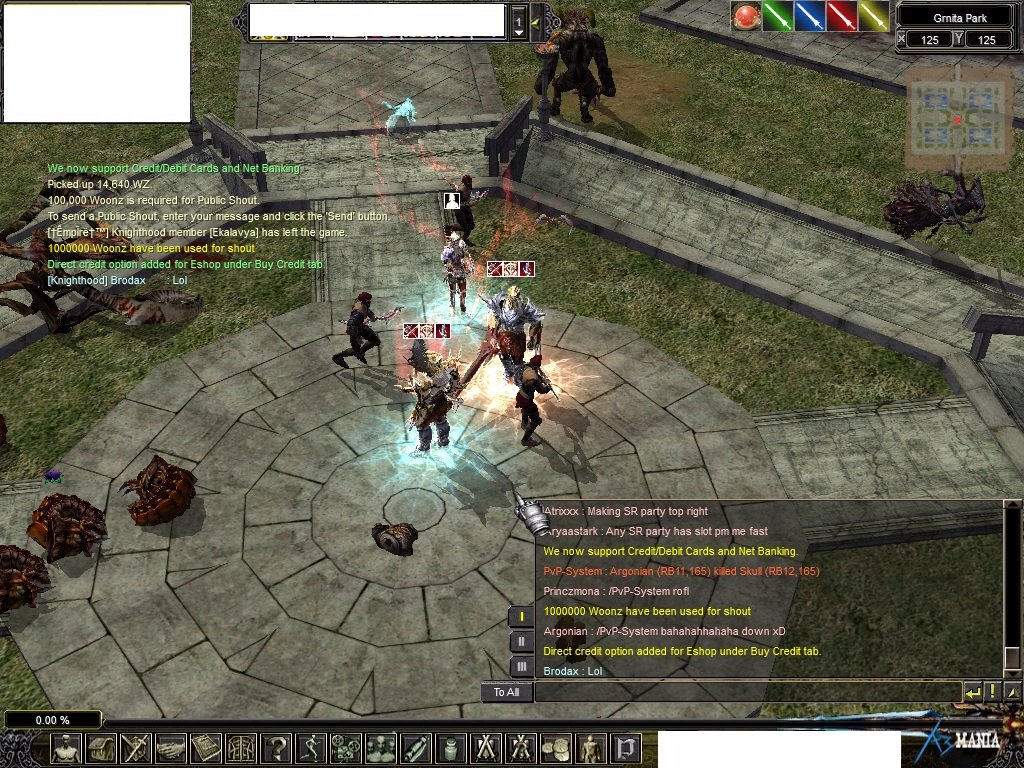Activate the green sword skill icon
This screenshot has width=1024, height=768.
pos(778,16)
